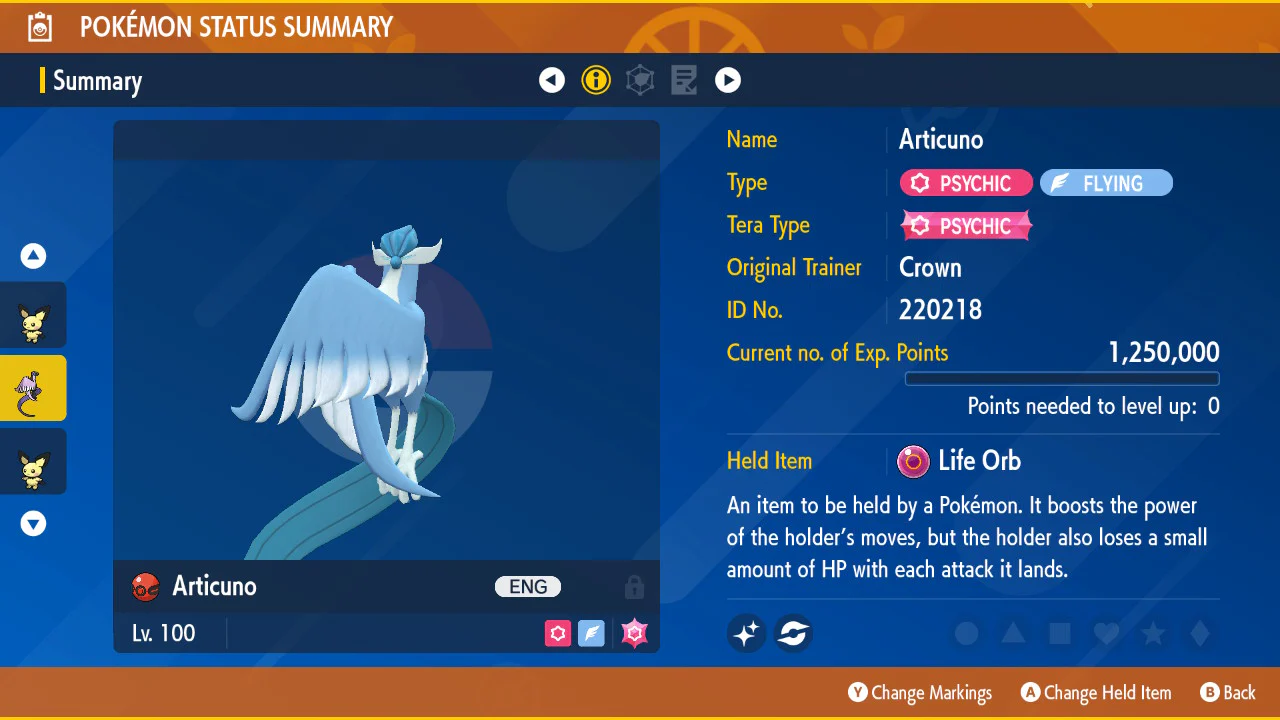Select the info summary tab icon
This screenshot has height=720, width=1280.
click(x=596, y=80)
